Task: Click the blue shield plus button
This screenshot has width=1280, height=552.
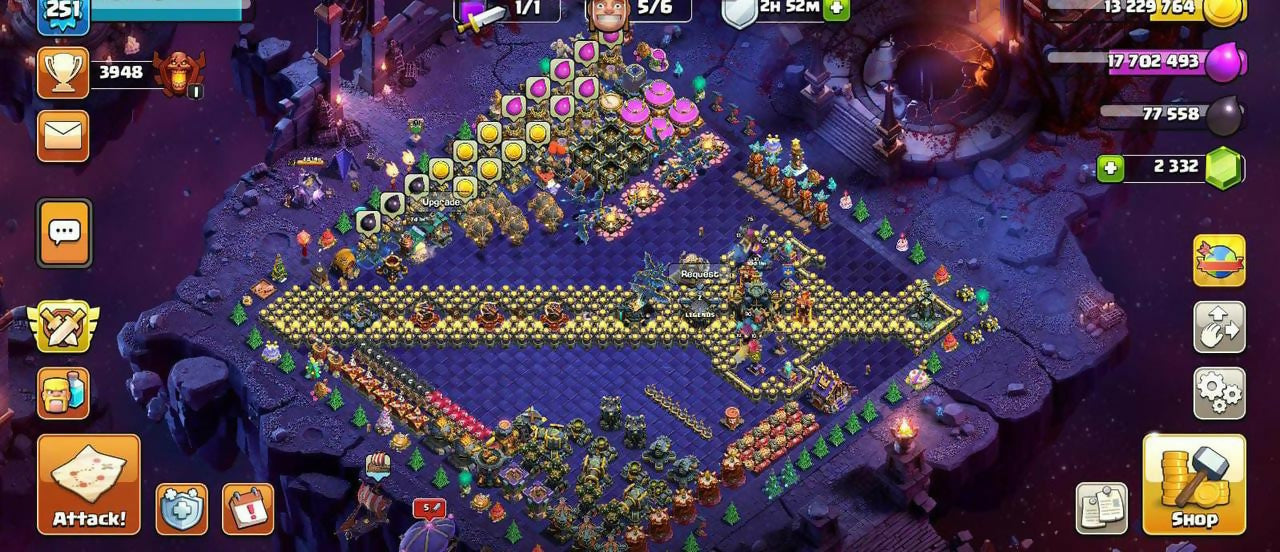Action: click(182, 509)
